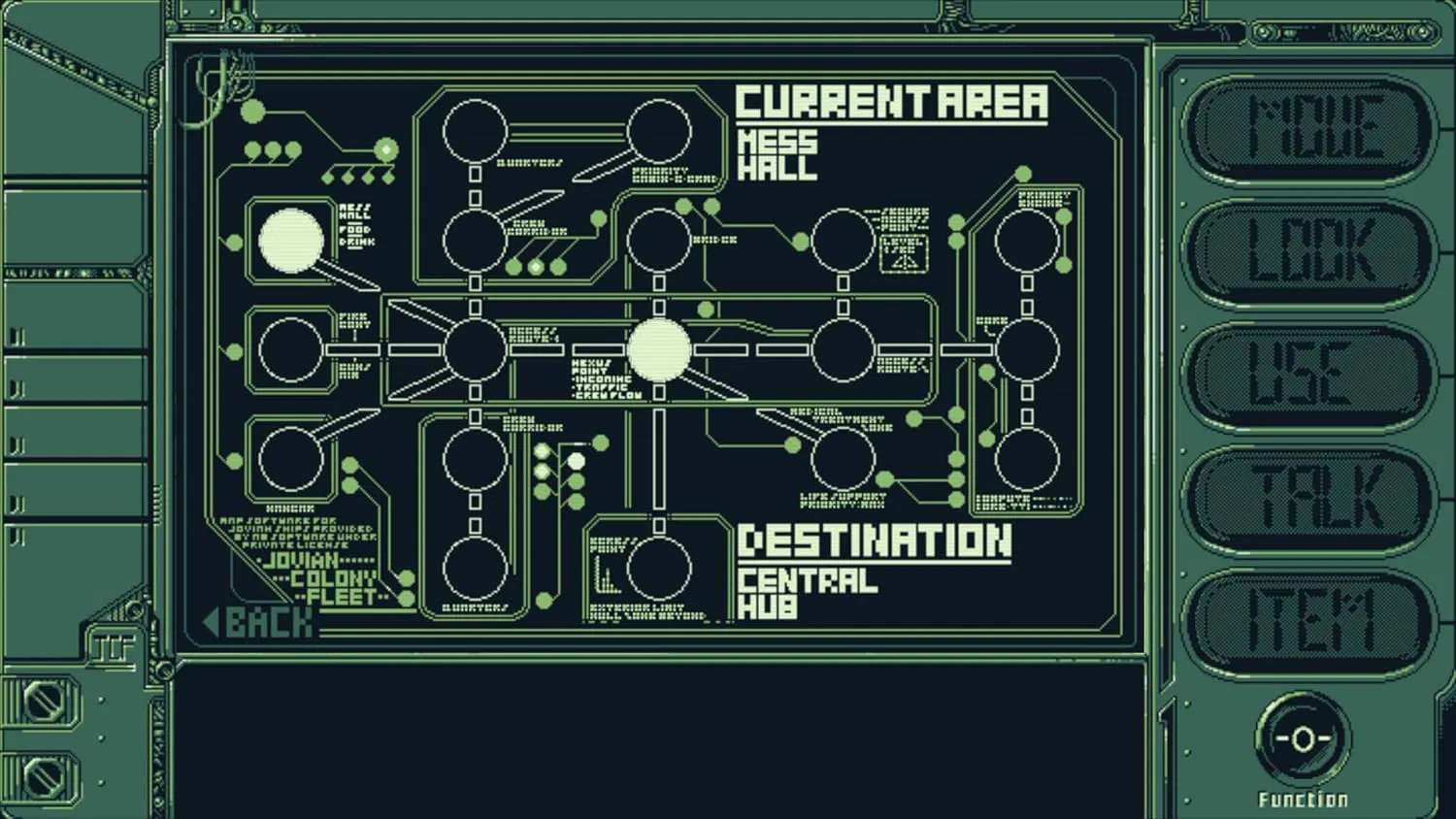Toggle a green indicator dot beside Life Support
The image size is (1456, 819).
coord(884,478)
